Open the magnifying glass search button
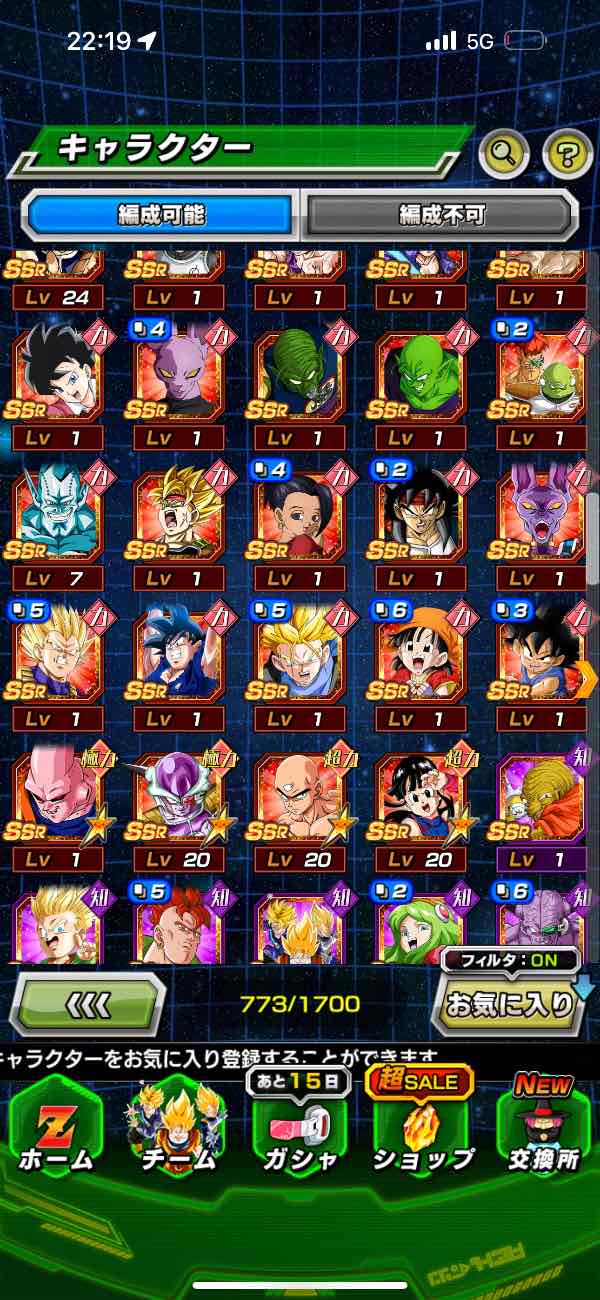Screen dimensions: 600x1300 click(504, 153)
